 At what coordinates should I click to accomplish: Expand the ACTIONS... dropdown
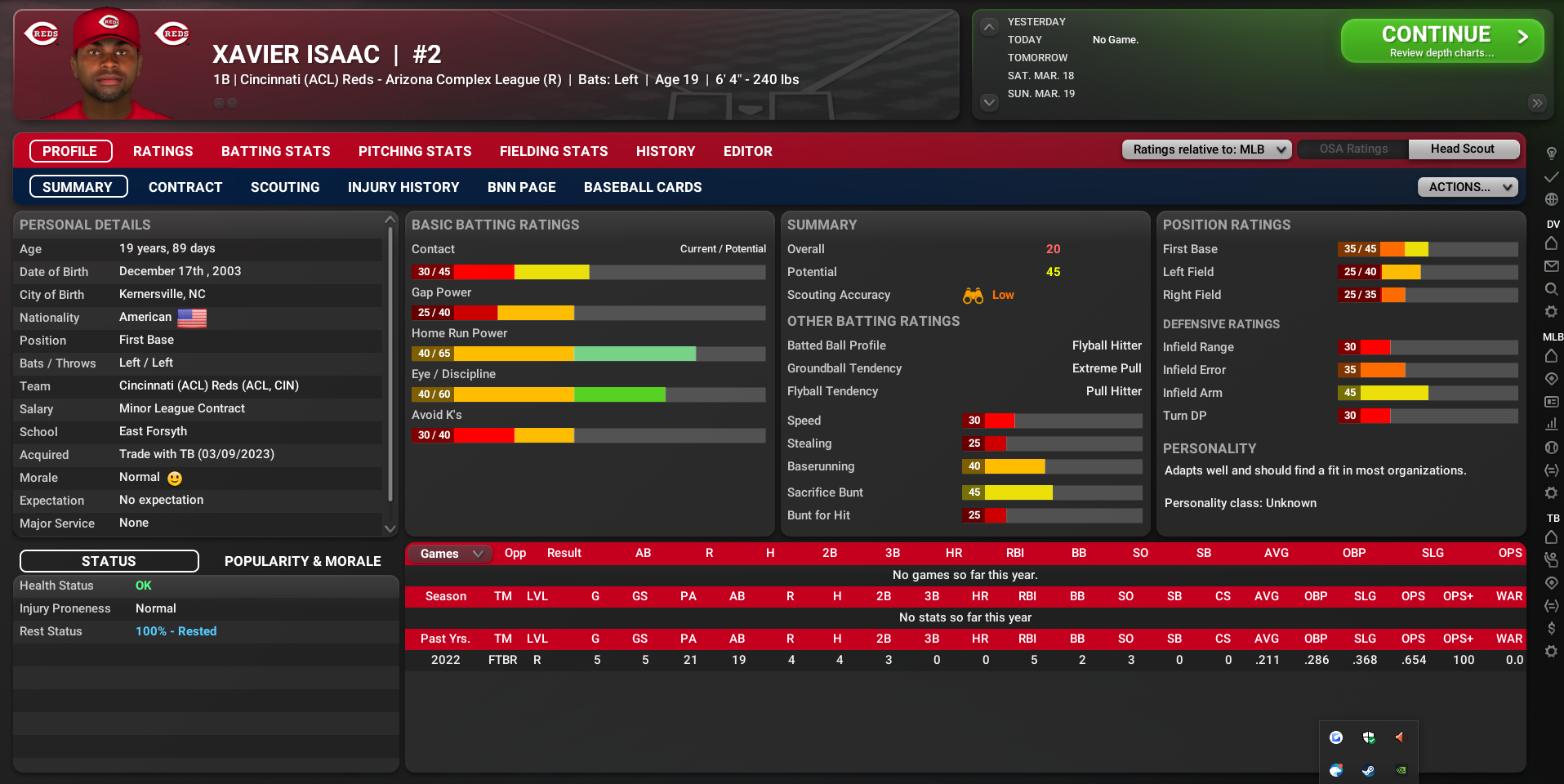(x=1467, y=186)
